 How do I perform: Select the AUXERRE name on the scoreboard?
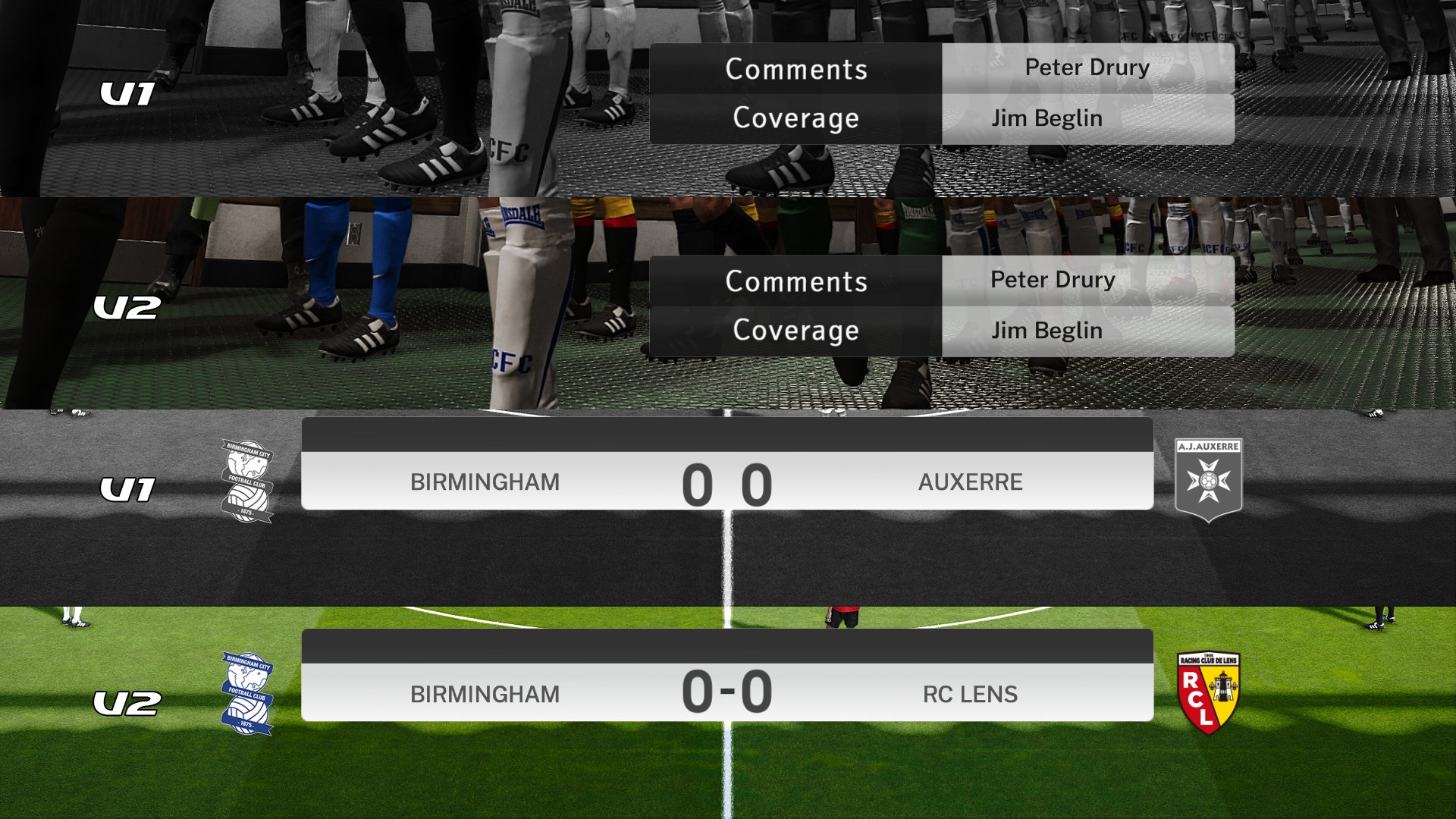tap(971, 482)
